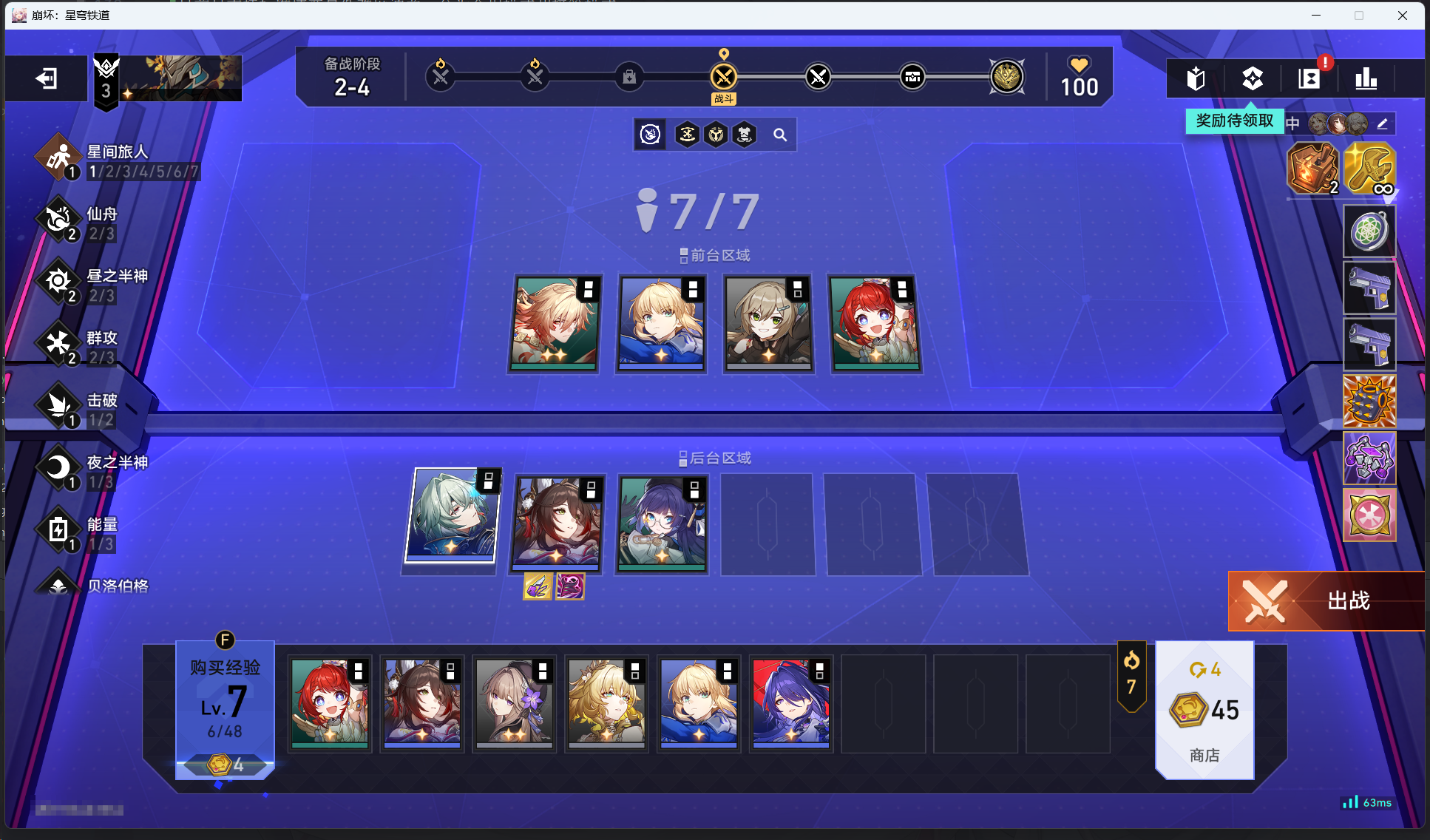Click the magnifier search icon
1430x840 pixels.
(x=780, y=135)
